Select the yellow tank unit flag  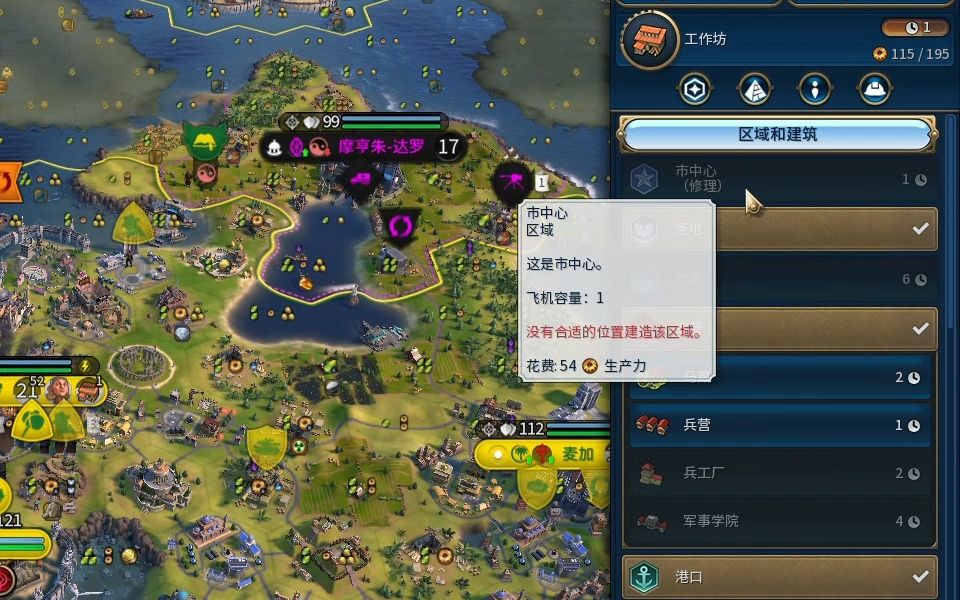(x=266, y=445)
